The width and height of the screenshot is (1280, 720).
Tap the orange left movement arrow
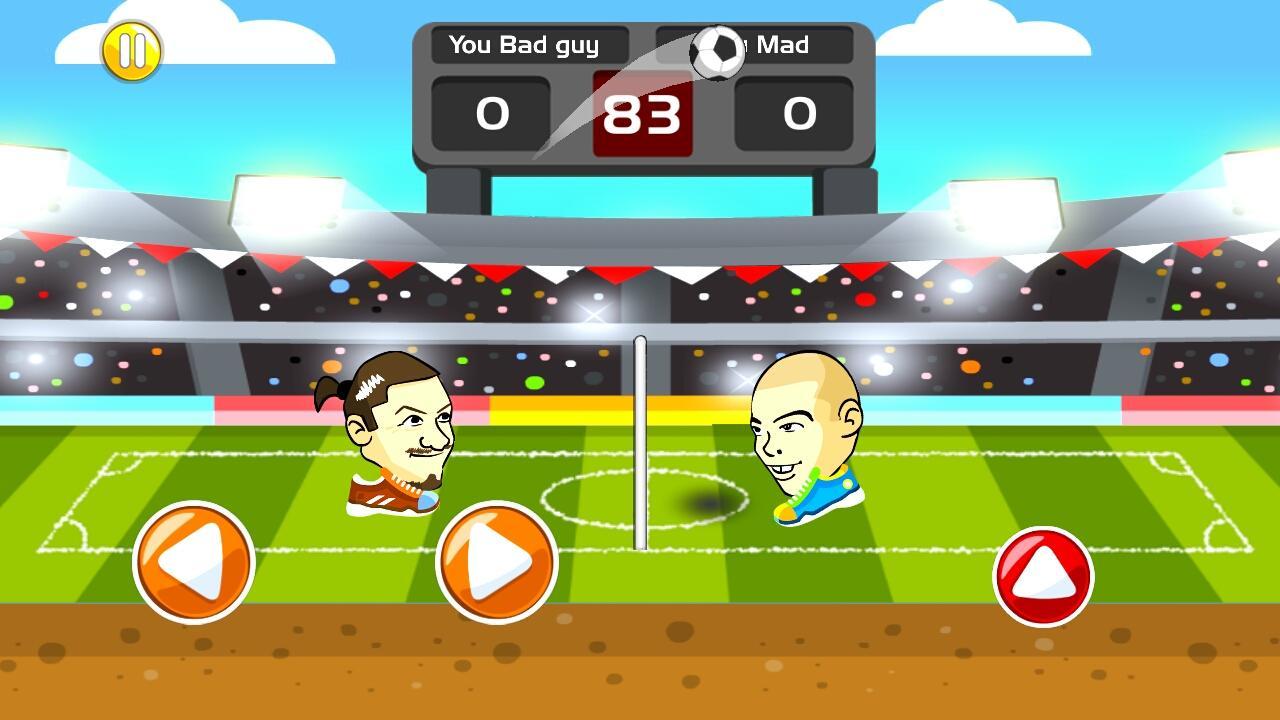click(193, 560)
